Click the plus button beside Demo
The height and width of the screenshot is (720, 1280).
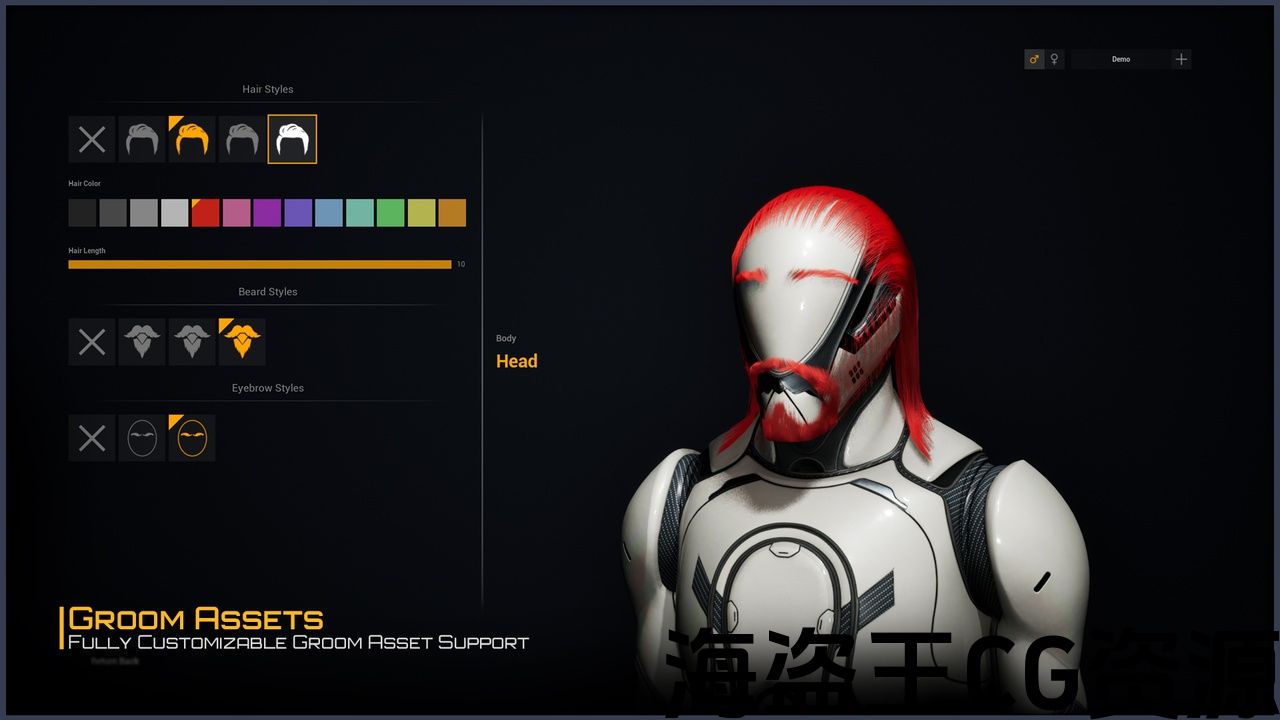tap(1181, 59)
